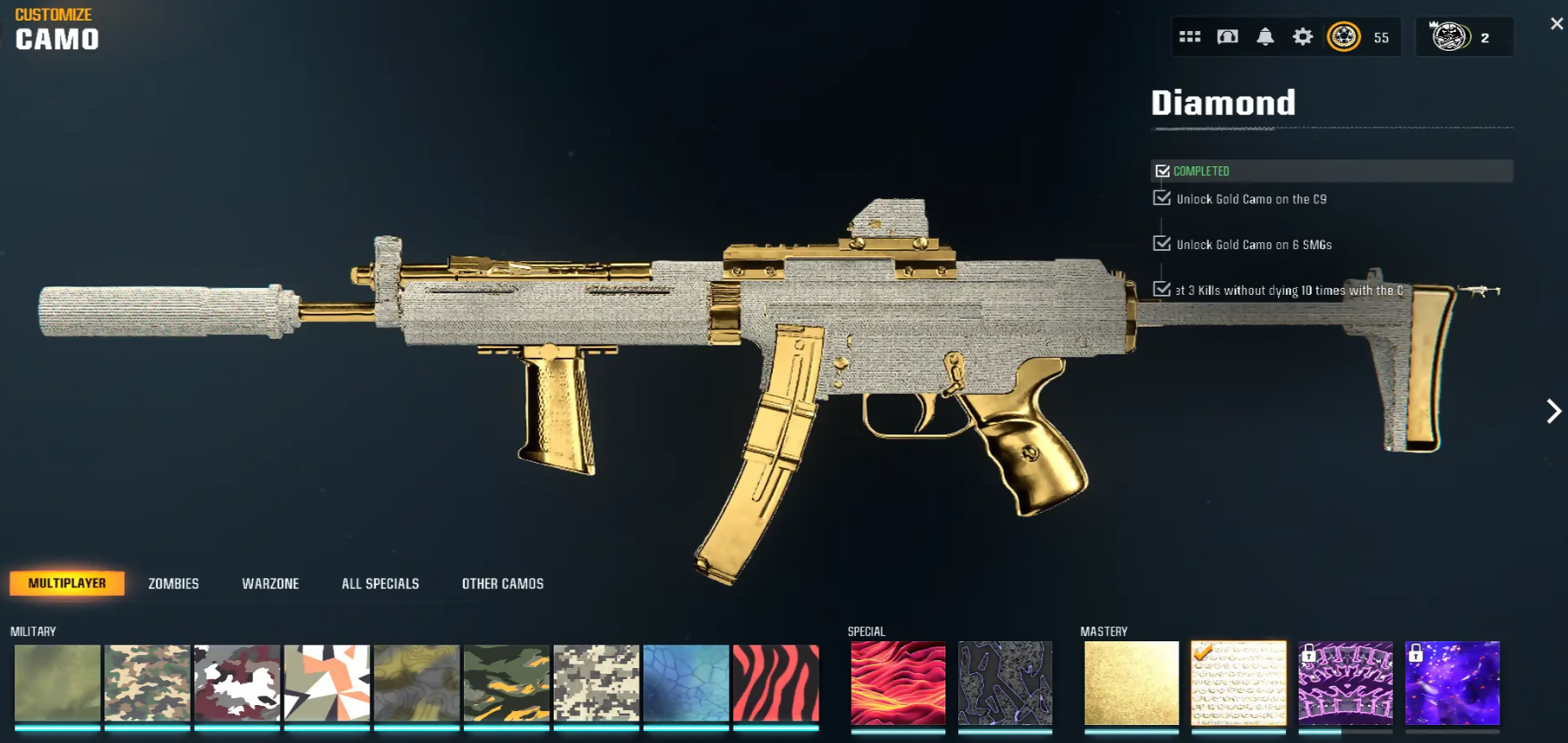Apply the gray digital pixel camo

click(x=597, y=683)
